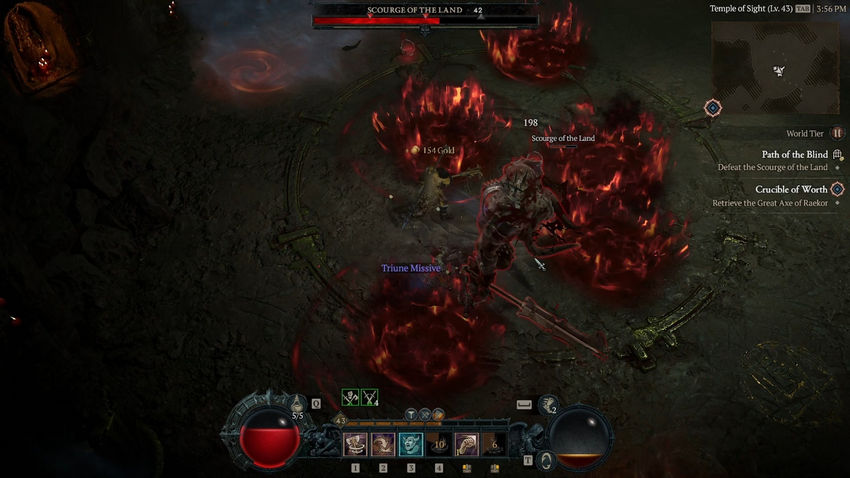Click the diamond quest marker left of the minimap
This screenshot has height=478, width=850.
coord(712,107)
